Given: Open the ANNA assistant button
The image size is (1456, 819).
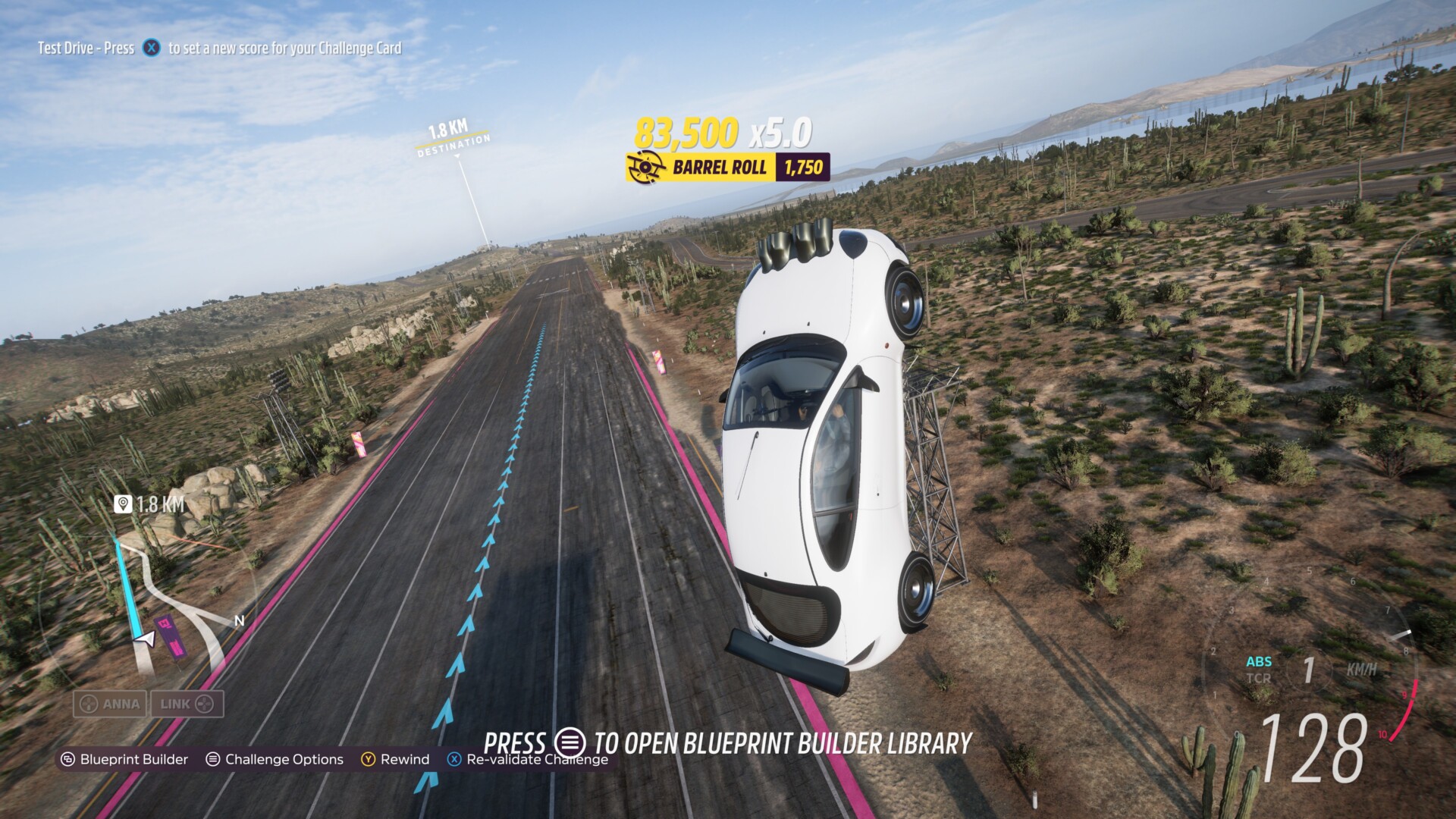Looking at the screenshot, I should coord(111,704).
